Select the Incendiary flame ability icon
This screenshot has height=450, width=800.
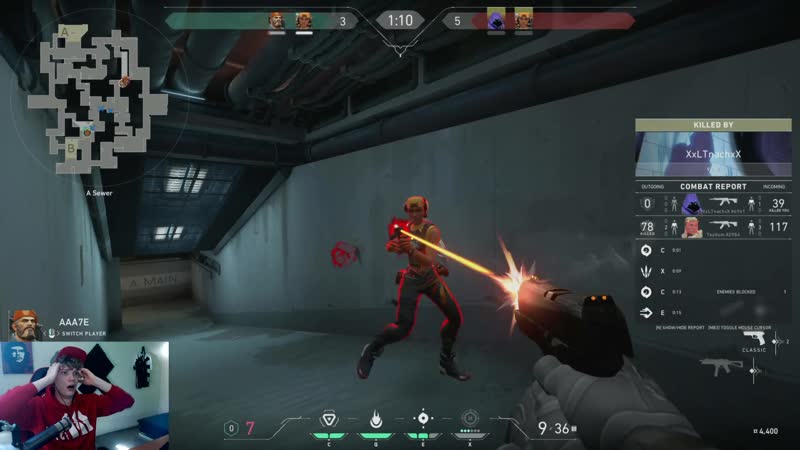click(376, 418)
